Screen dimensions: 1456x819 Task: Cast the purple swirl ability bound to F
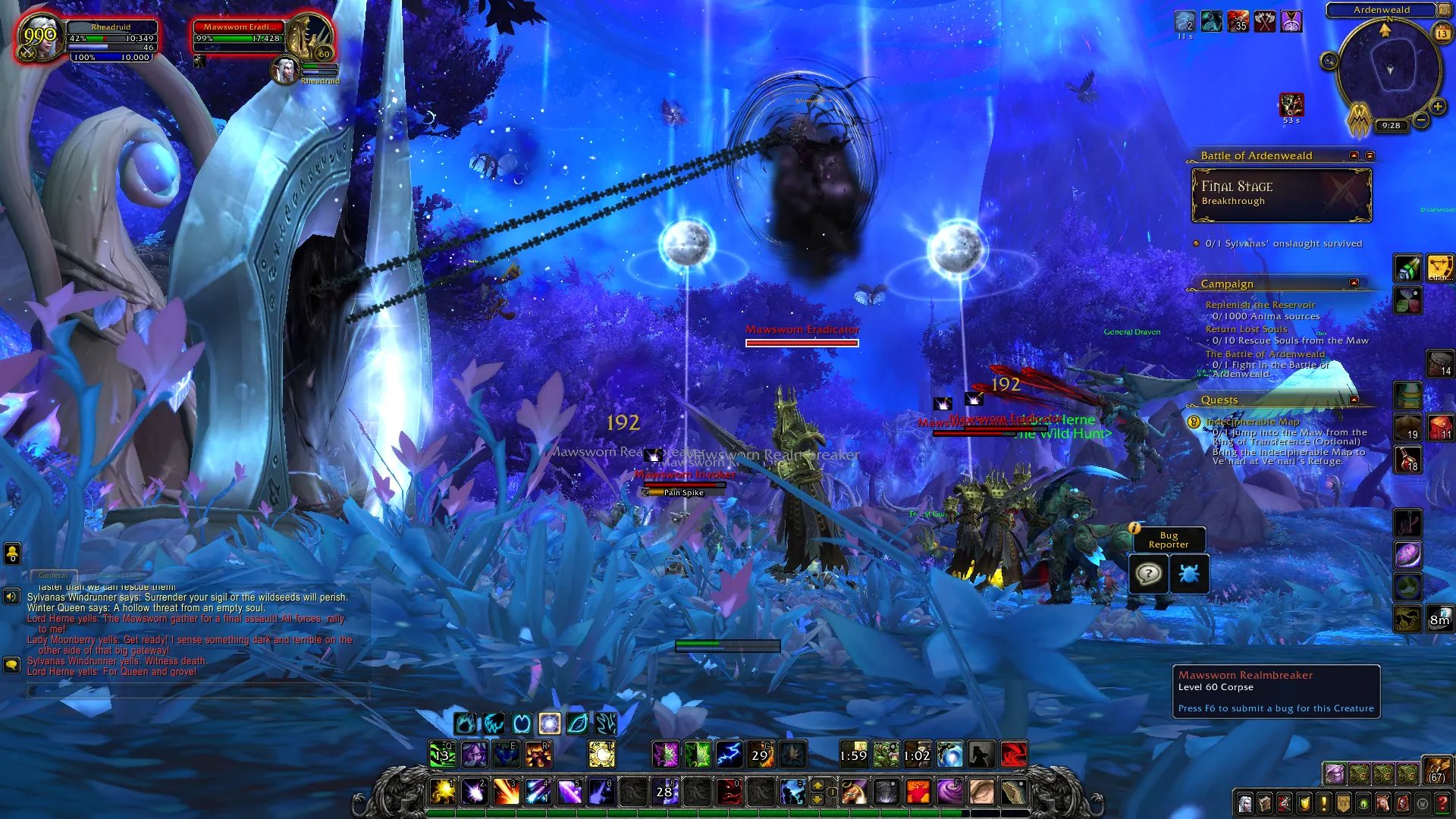pyautogui.click(x=949, y=792)
